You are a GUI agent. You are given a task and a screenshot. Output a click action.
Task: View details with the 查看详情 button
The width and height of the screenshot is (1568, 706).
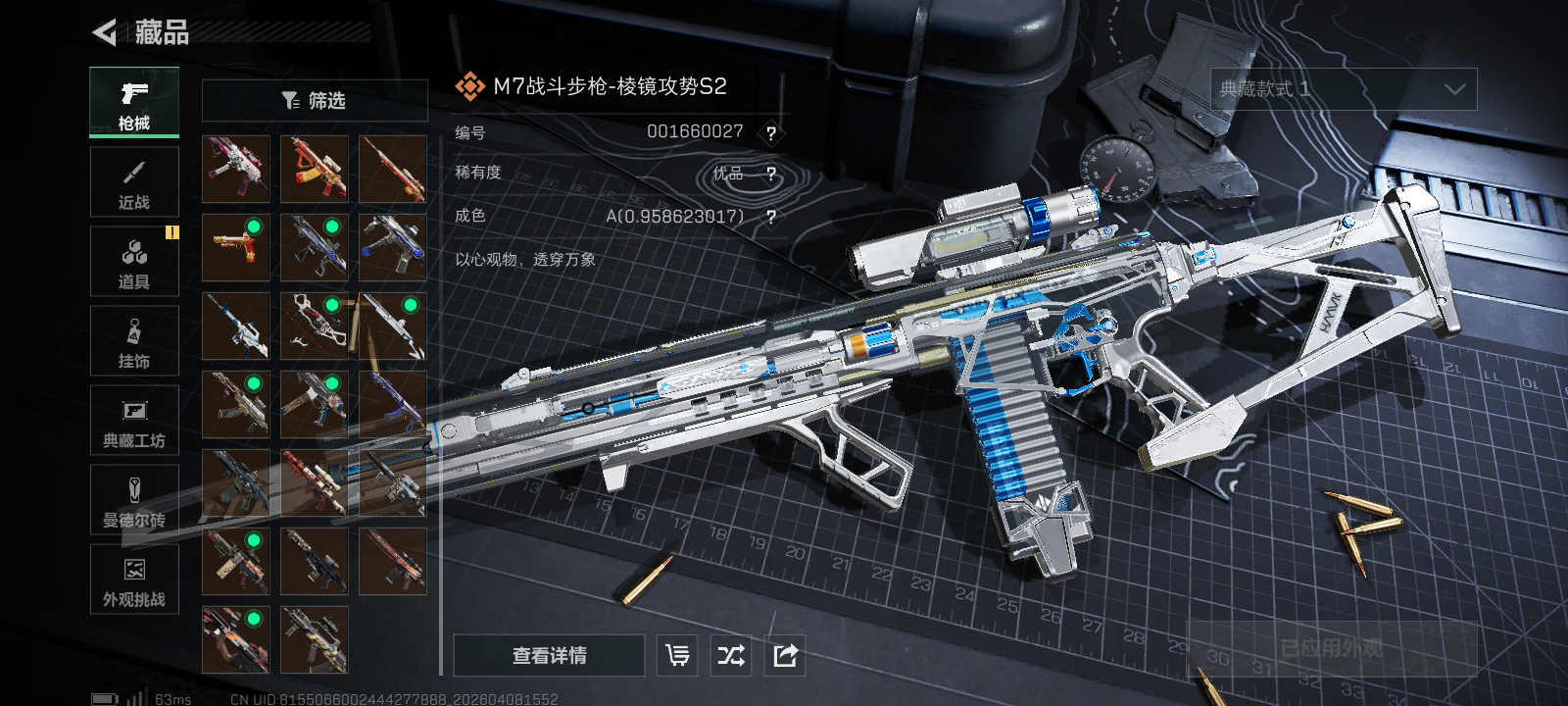[549, 656]
